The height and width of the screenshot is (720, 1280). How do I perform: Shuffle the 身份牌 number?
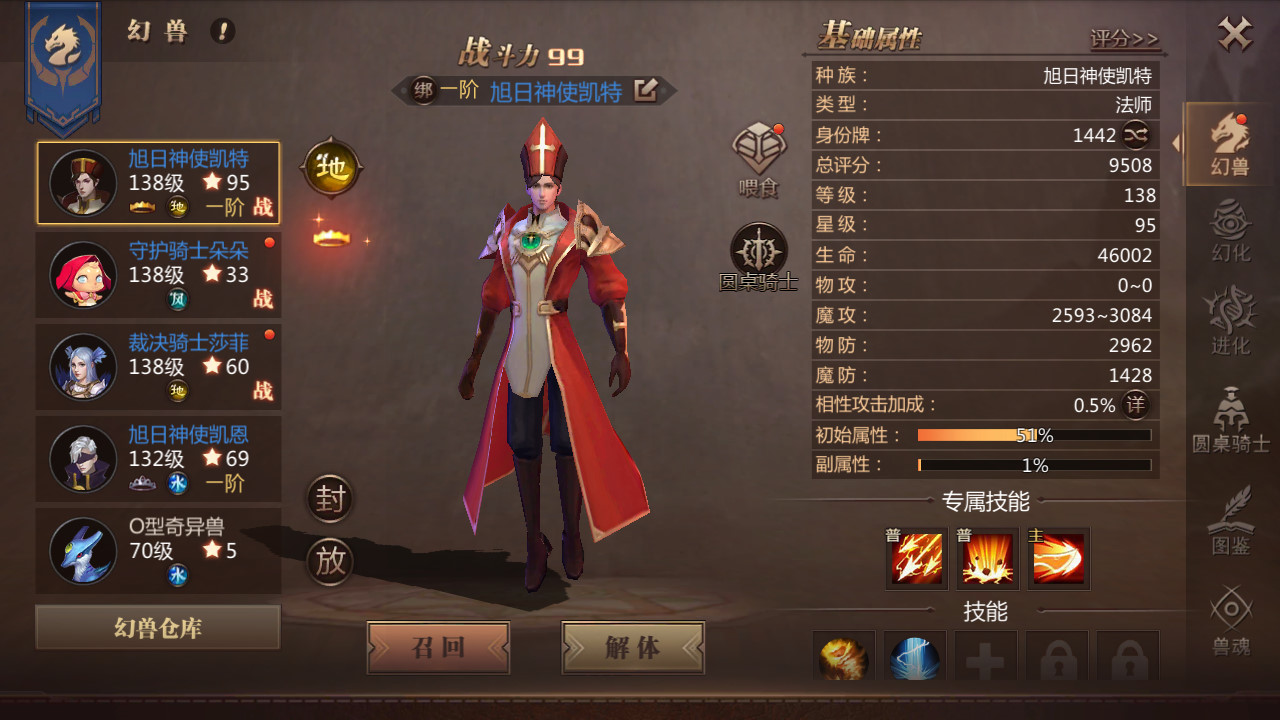(1136, 134)
